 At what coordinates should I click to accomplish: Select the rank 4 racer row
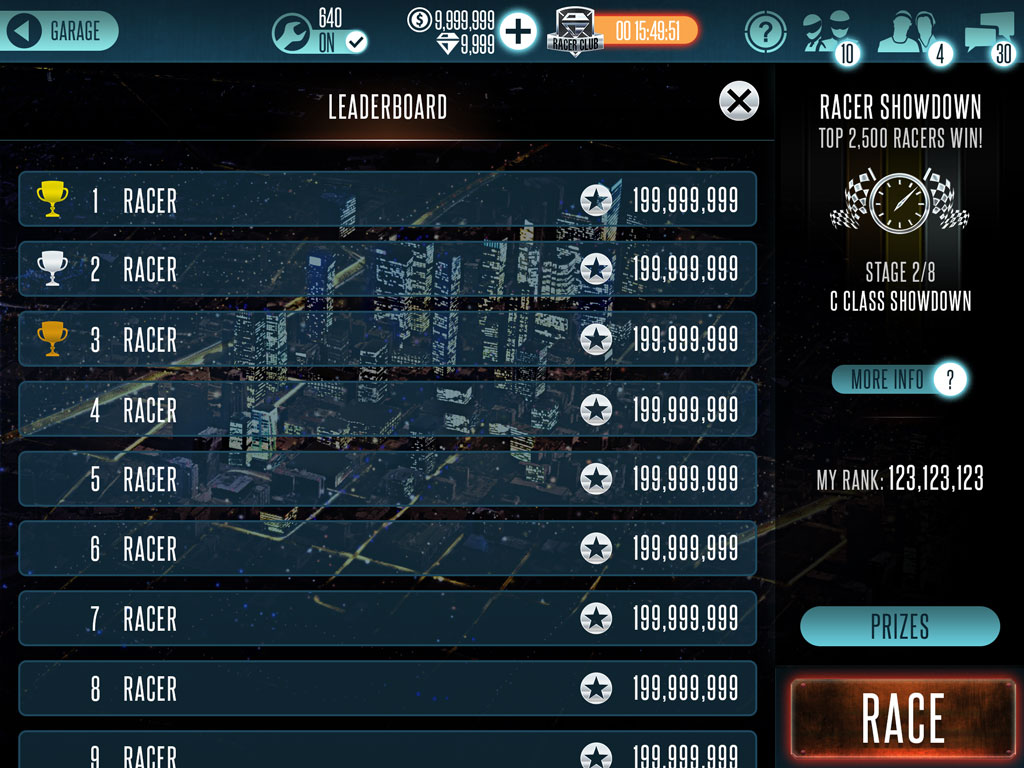click(387, 409)
